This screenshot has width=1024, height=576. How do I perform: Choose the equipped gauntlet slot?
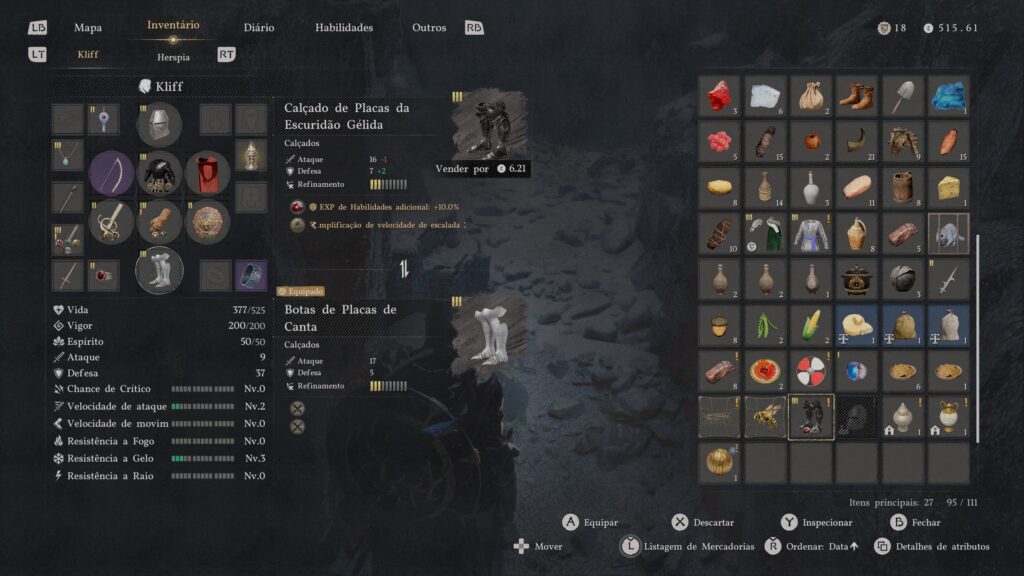(159, 222)
